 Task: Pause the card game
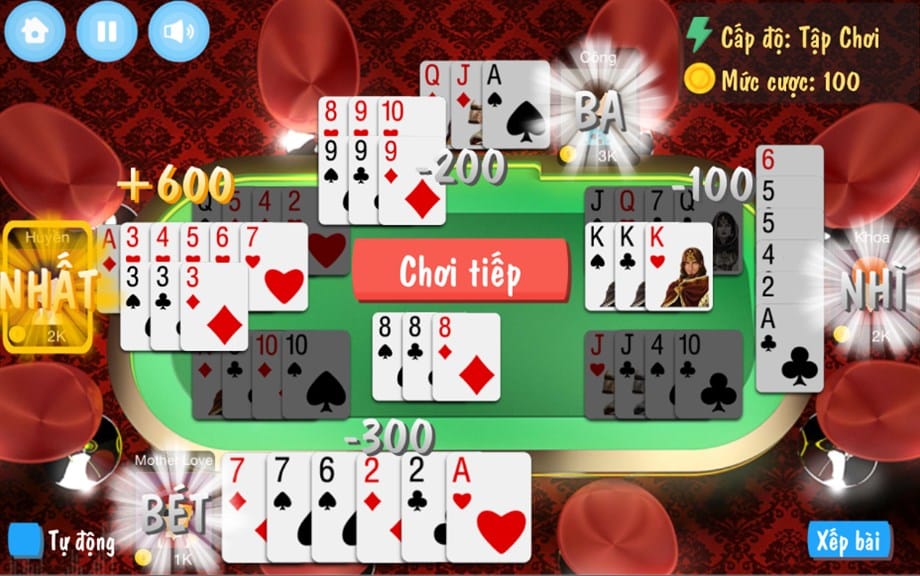click(x=106, y=31)
